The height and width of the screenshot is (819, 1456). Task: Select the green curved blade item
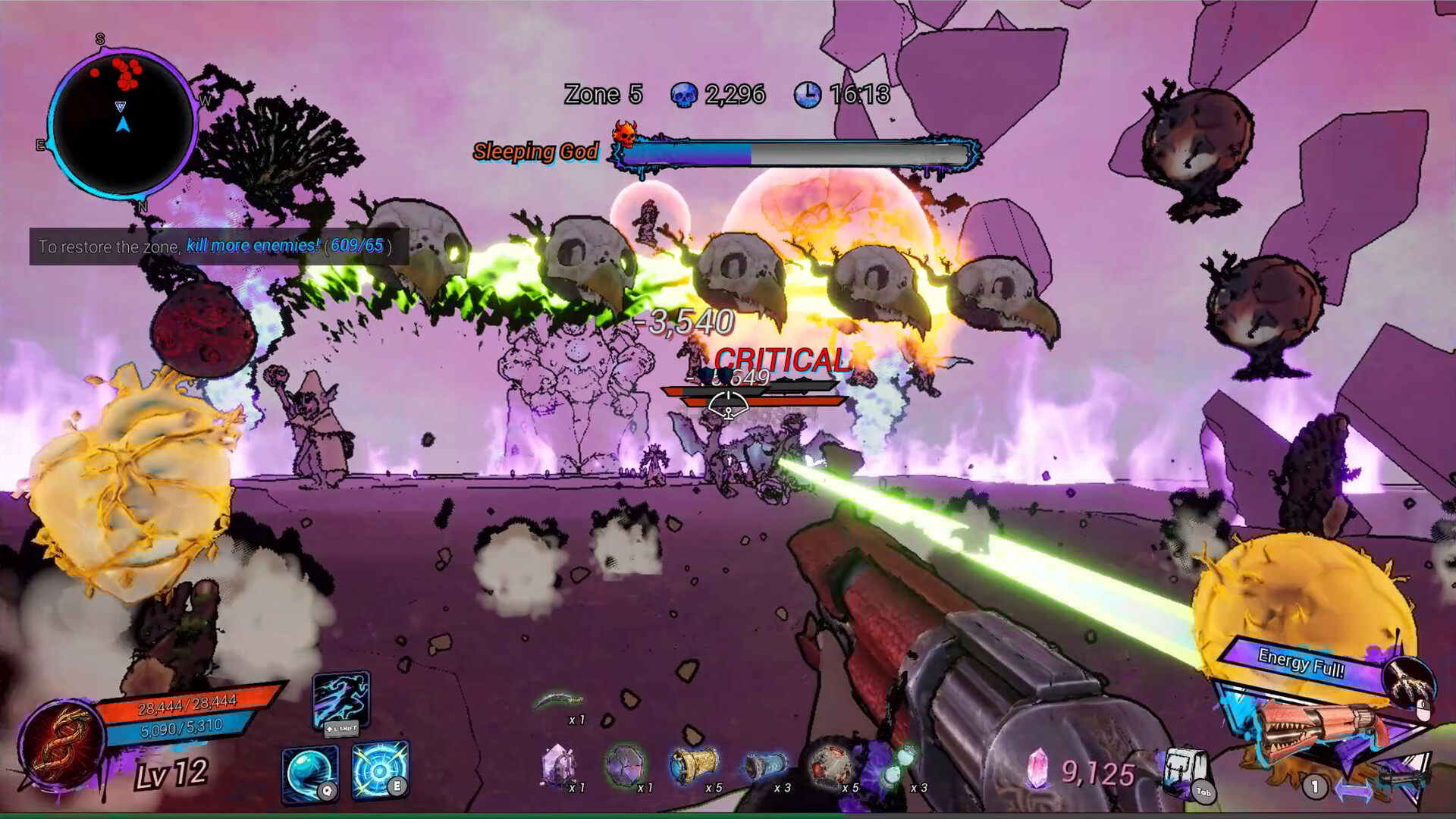point(559,701)
